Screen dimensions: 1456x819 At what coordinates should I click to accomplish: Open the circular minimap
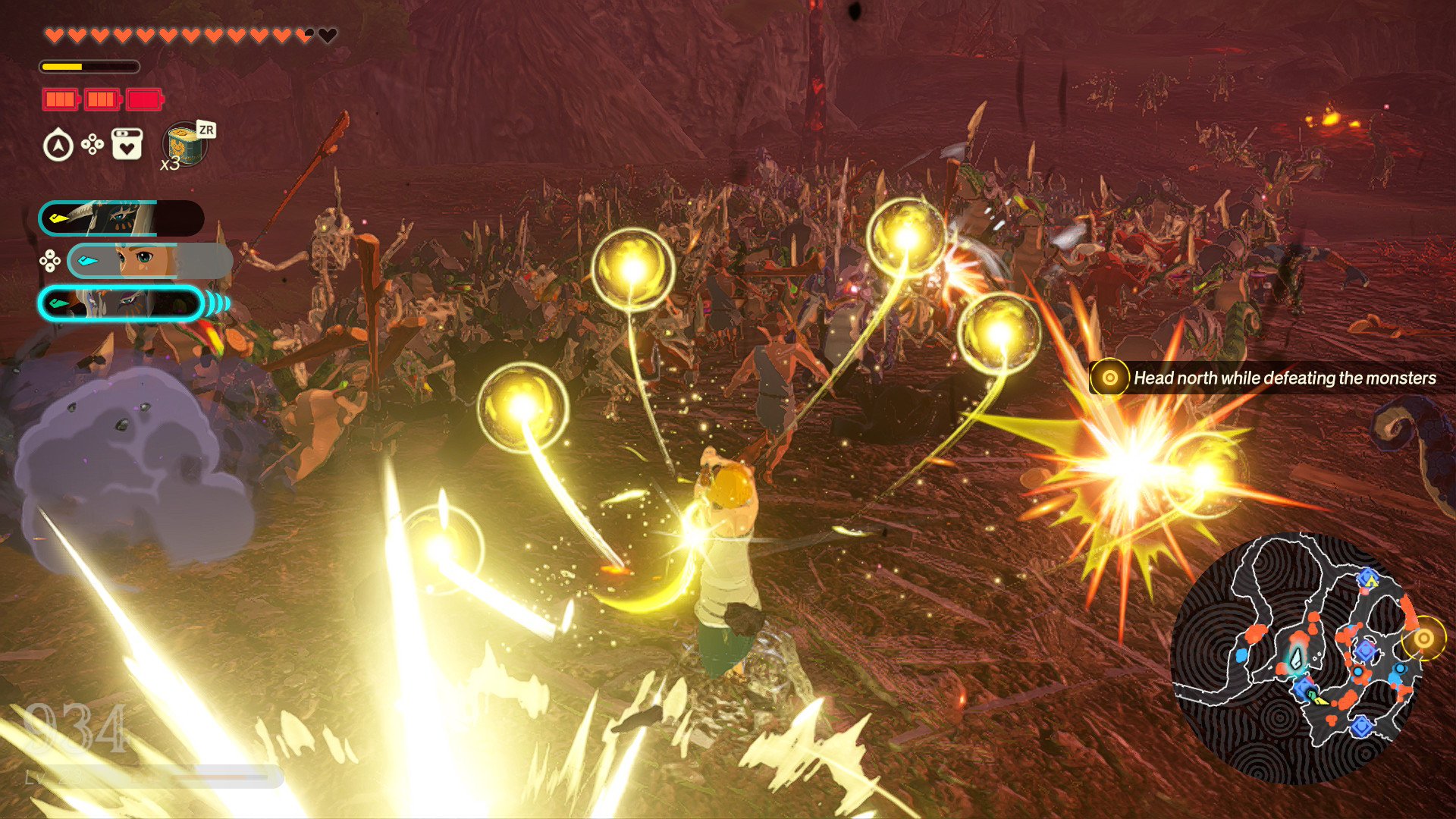(x=1293, y=658)
